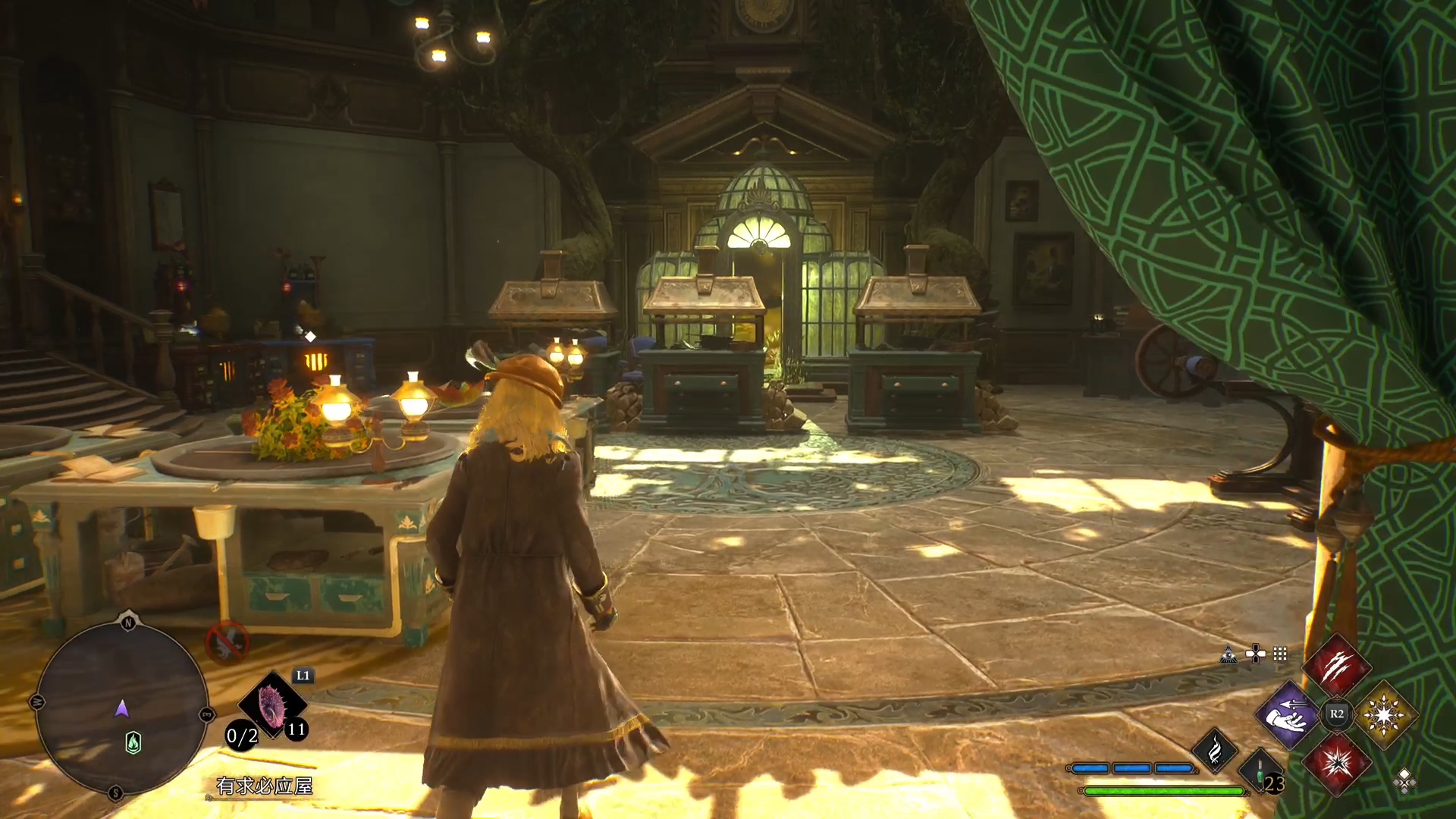The height and width of the screenshot is (819, 1456).
Task: Cast the red claw-slash spell
Action: click(1336, 667)
